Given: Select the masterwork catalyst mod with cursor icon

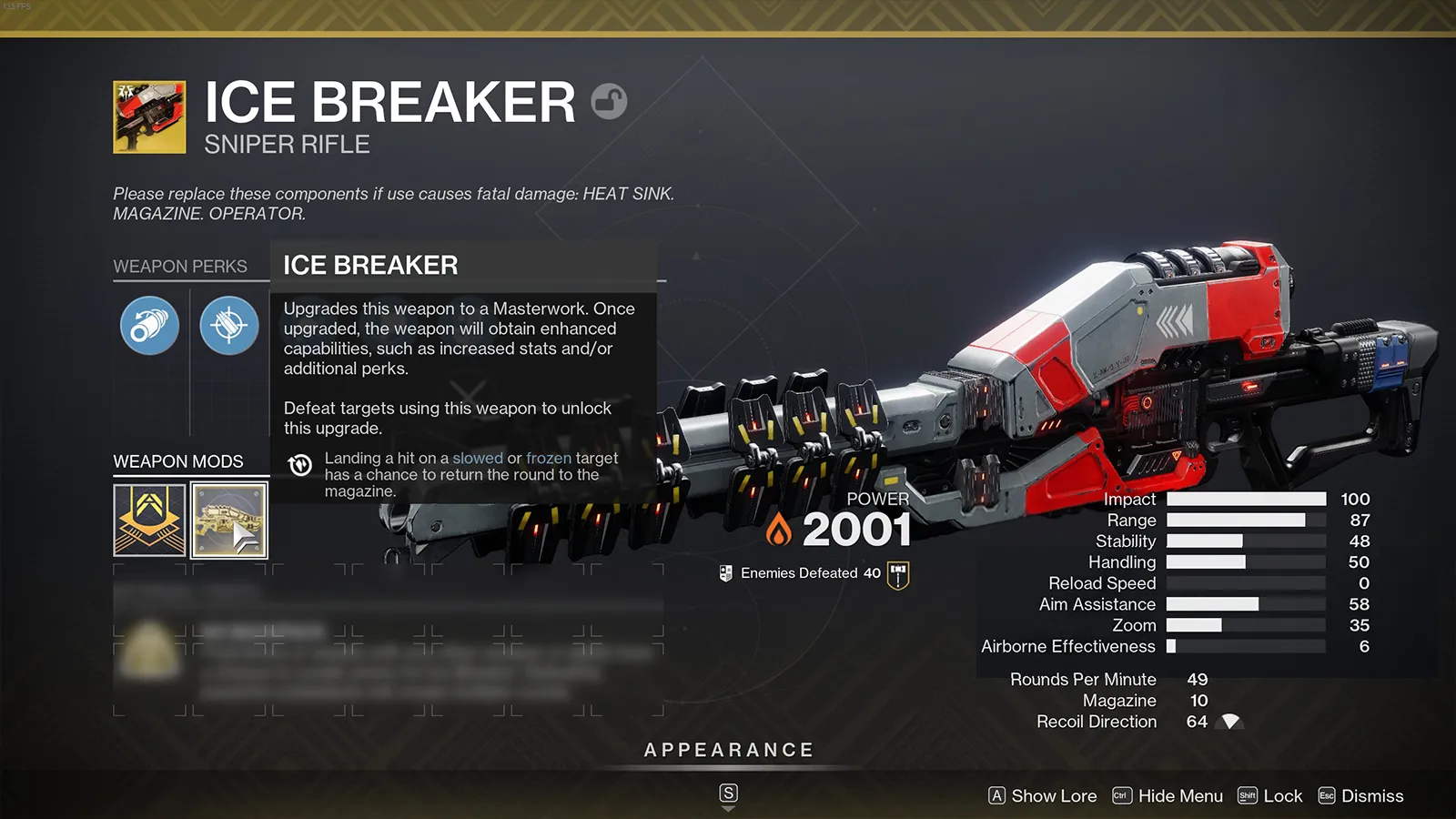Looking at the screenshot, I should (228, 521).
